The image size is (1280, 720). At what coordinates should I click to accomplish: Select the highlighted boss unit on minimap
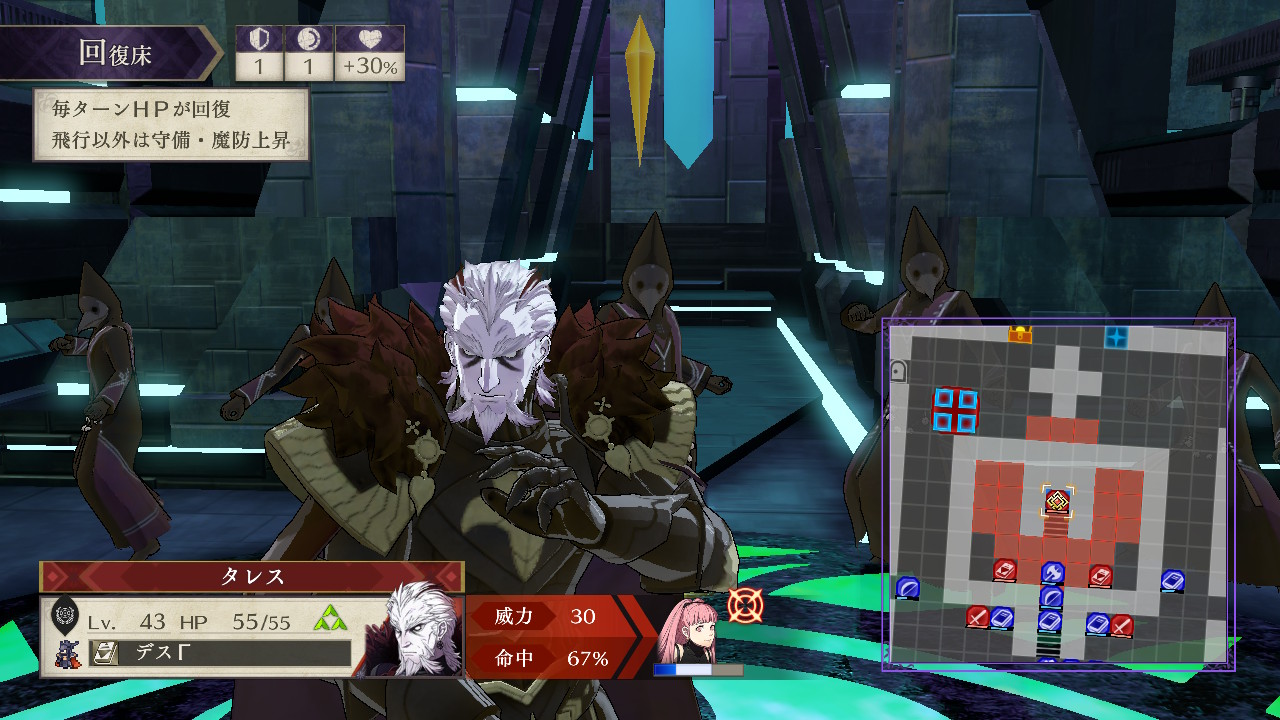(x=1057, y=501)
